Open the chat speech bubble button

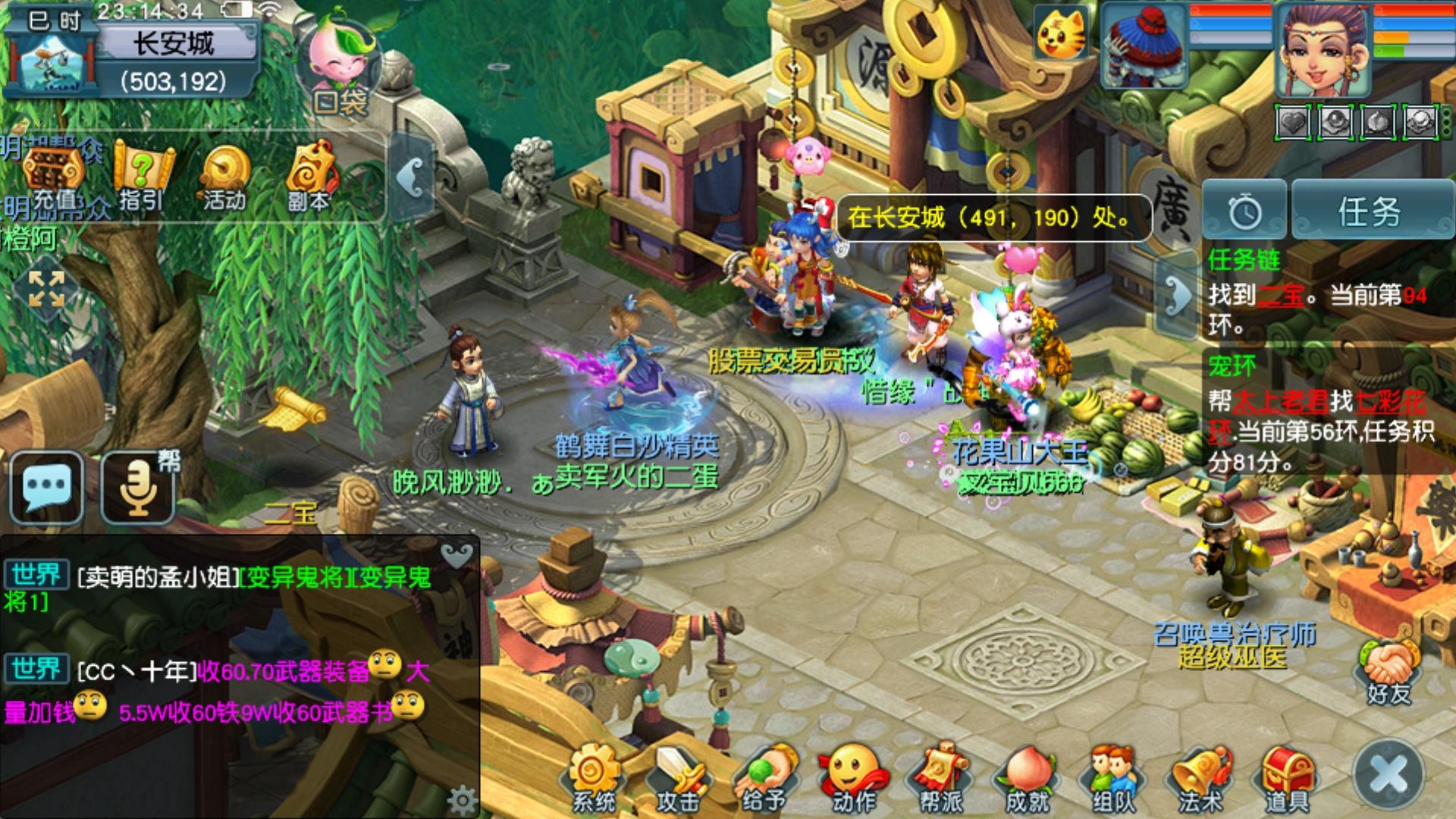tap(47, 487)
